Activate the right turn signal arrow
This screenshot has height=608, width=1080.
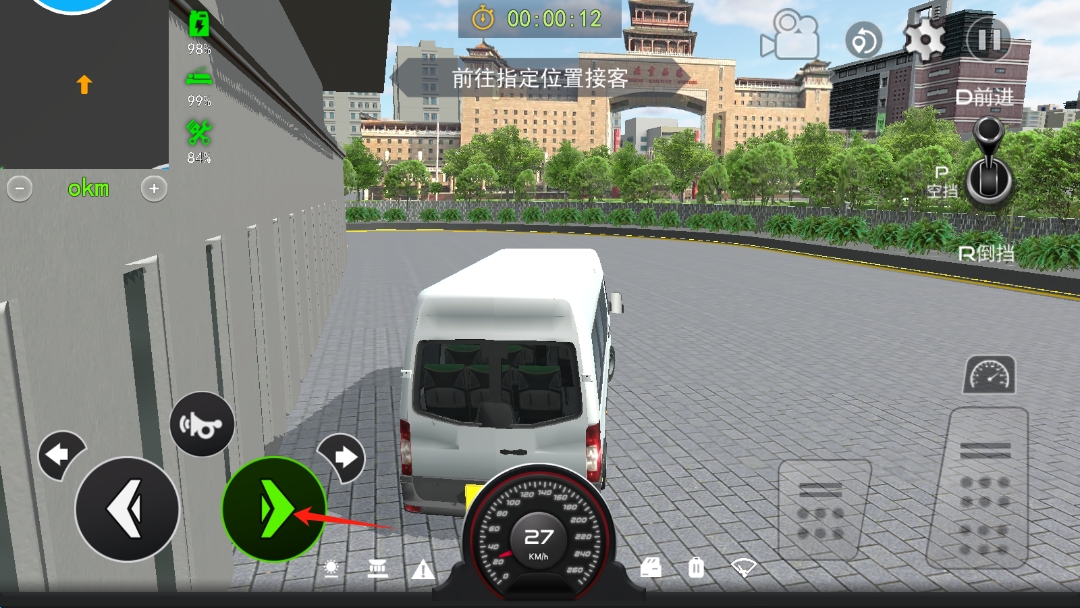tap(342, 457)
